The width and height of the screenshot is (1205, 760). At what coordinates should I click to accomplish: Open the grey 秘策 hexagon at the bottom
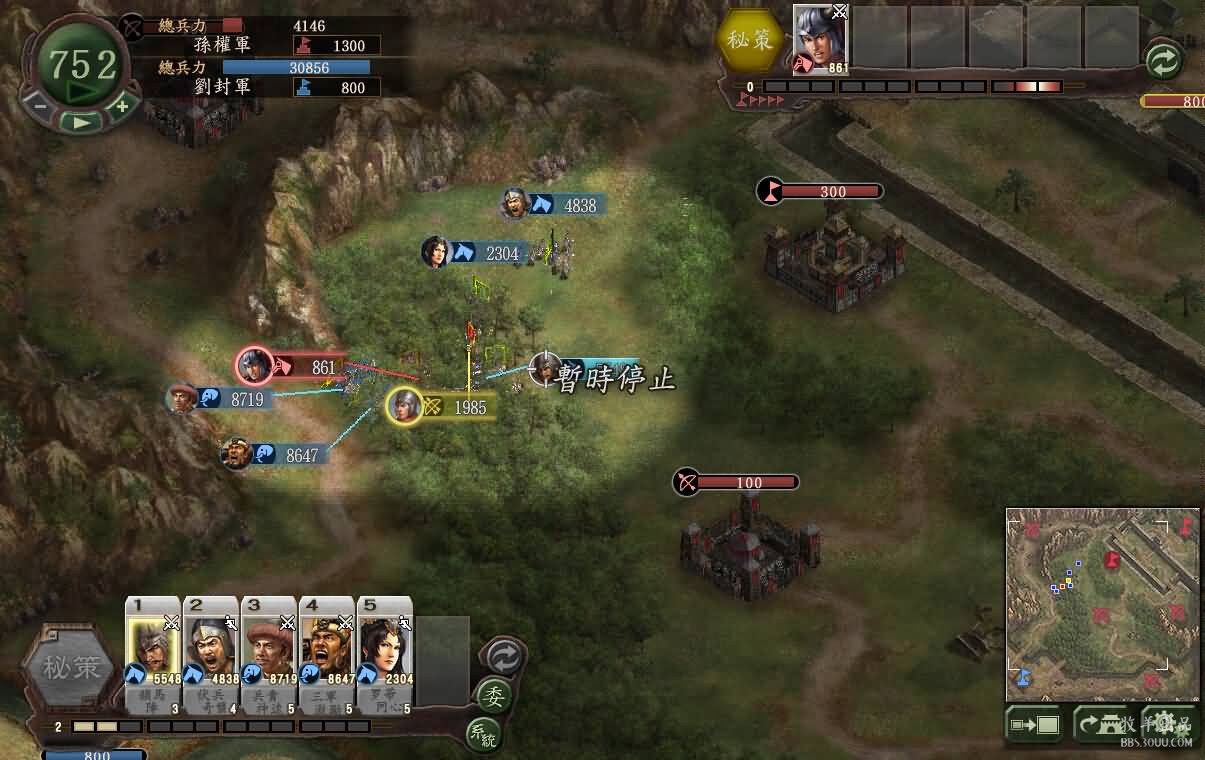click(x=70, y=667)
